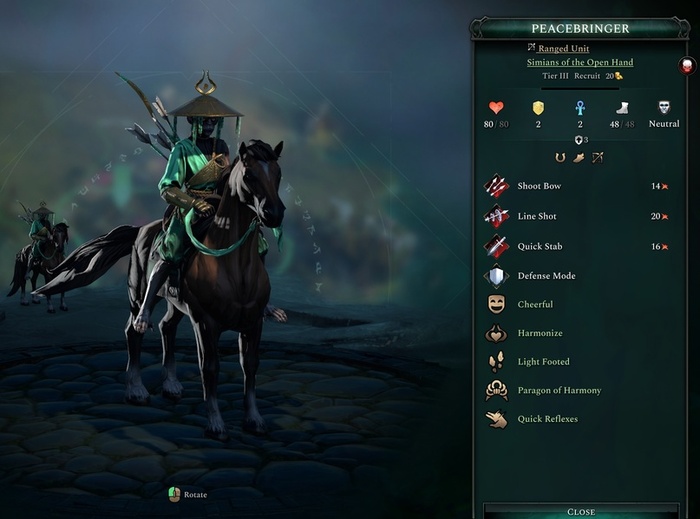Inspect the Cheerful trait

534,304
